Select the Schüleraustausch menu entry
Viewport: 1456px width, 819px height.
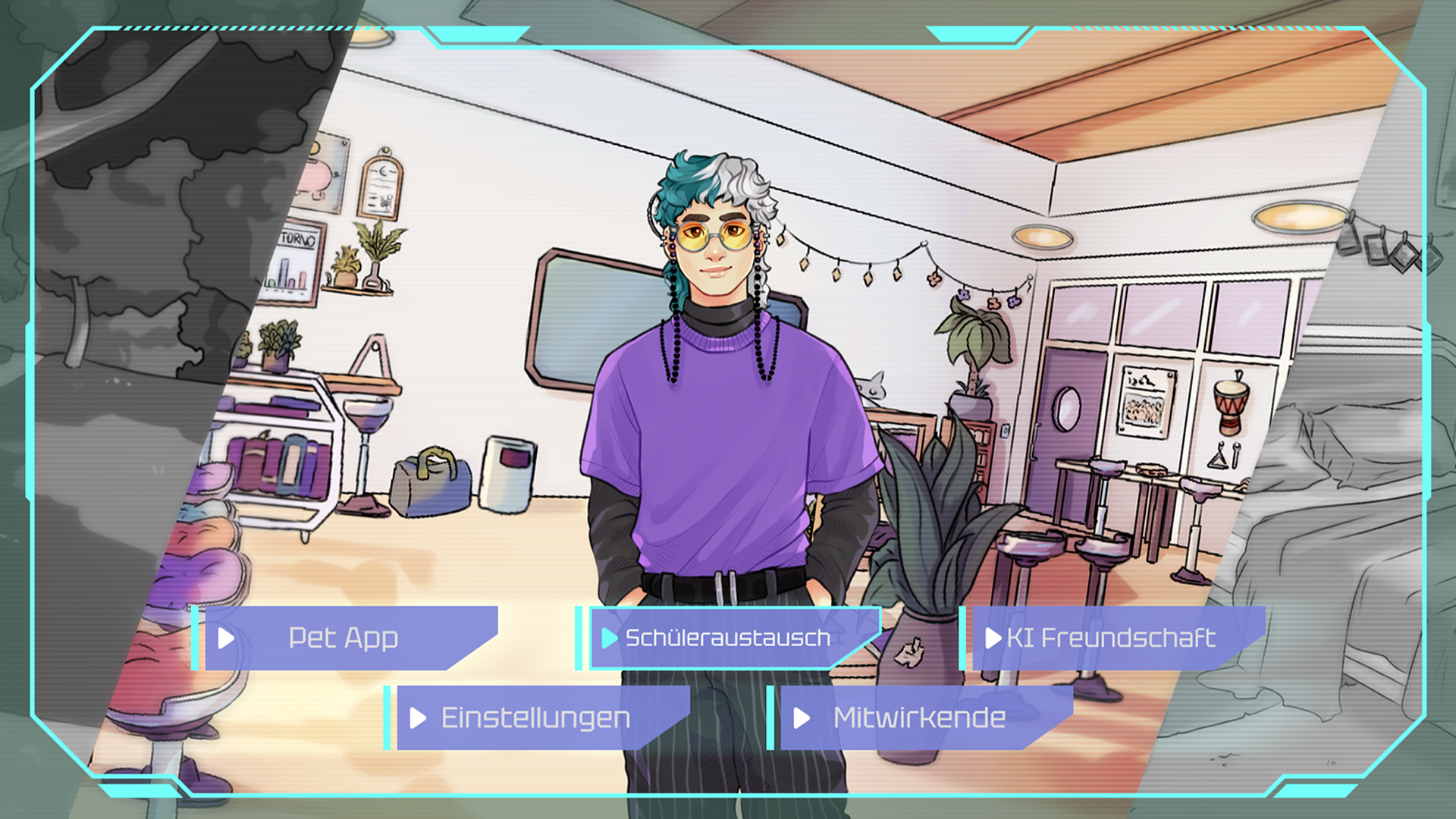point(727,638)
